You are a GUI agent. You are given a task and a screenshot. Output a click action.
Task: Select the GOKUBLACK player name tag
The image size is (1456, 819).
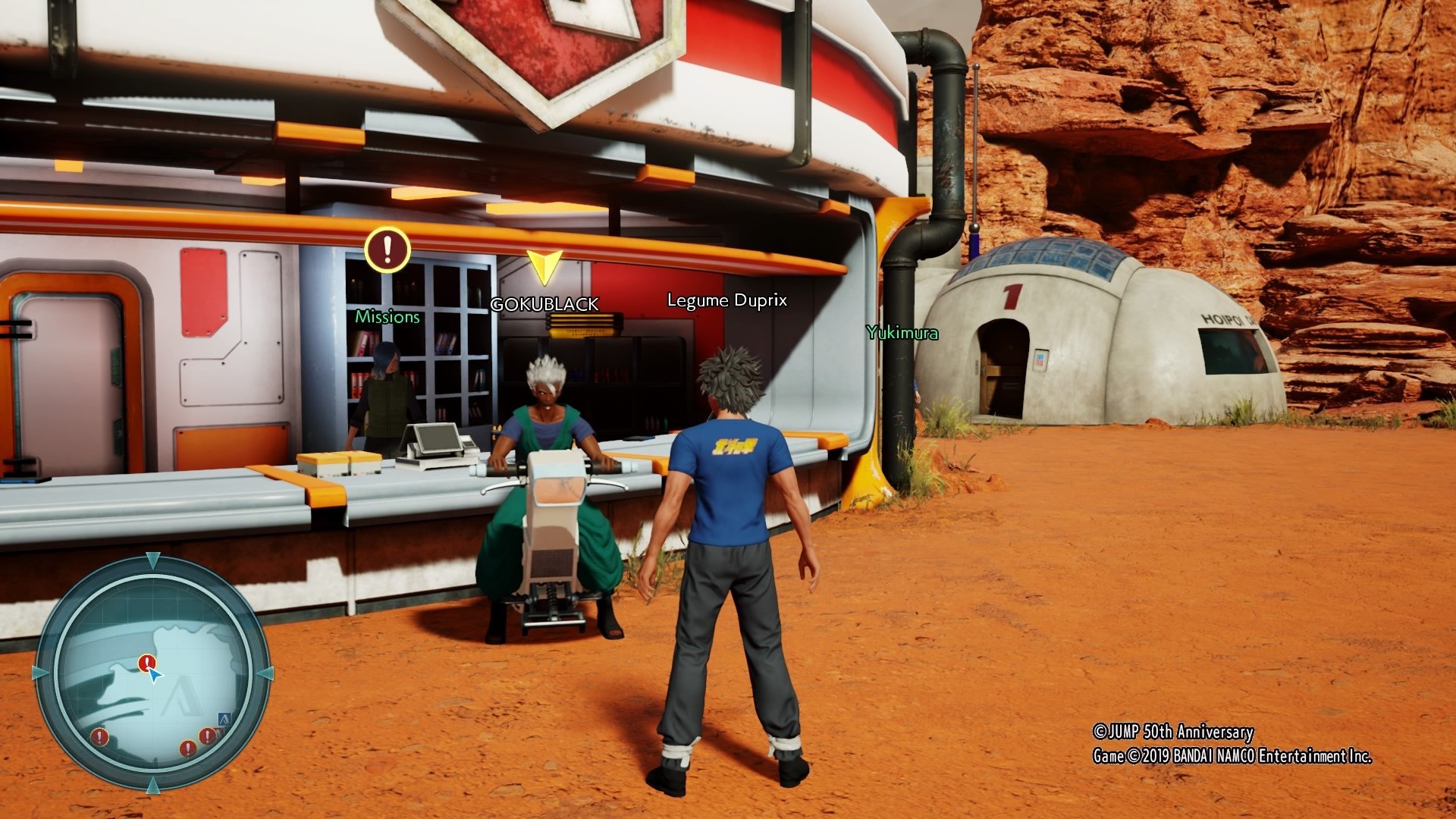point(544,305)
